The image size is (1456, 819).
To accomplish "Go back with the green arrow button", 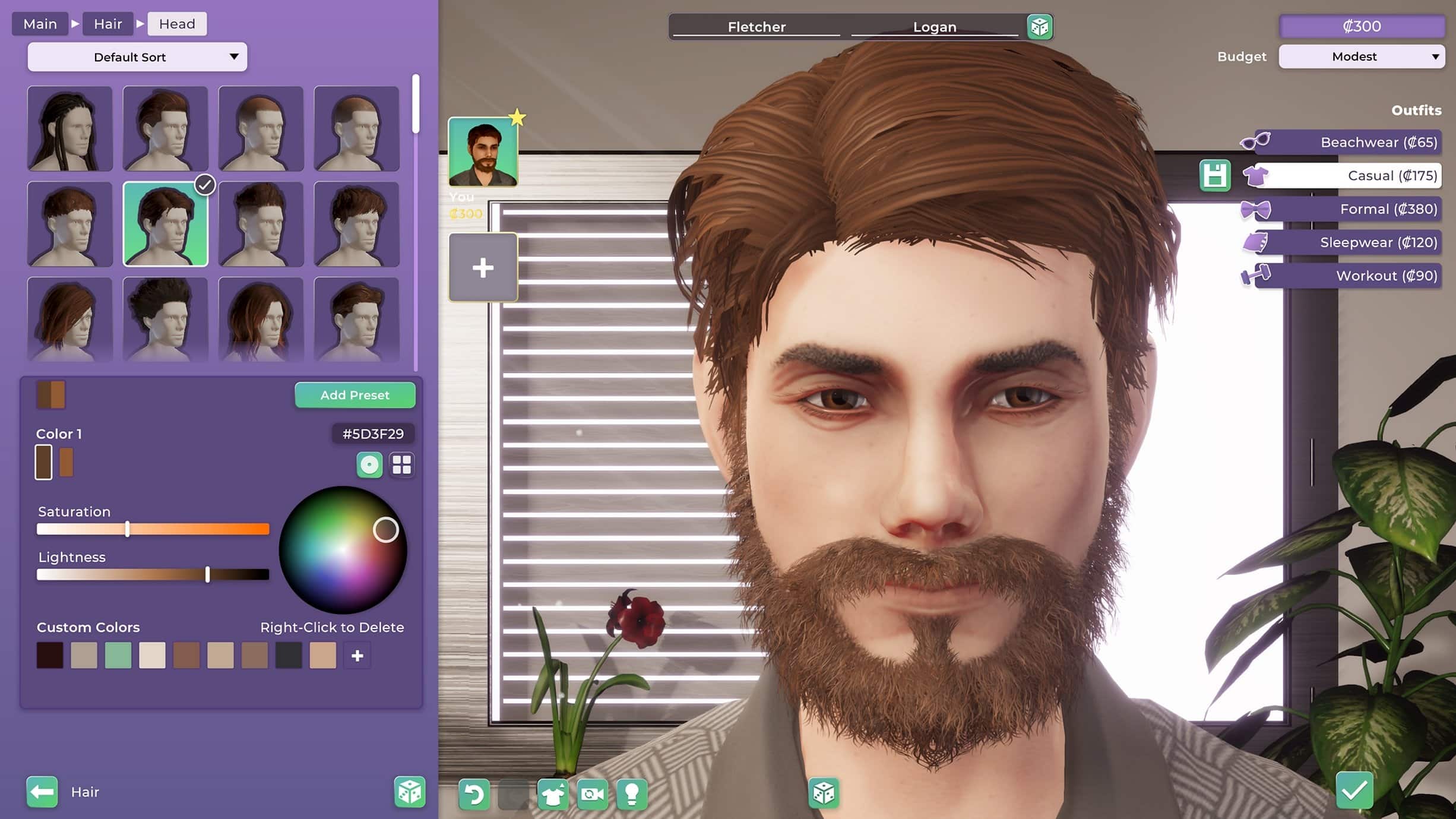I will (x=42, y=792).
